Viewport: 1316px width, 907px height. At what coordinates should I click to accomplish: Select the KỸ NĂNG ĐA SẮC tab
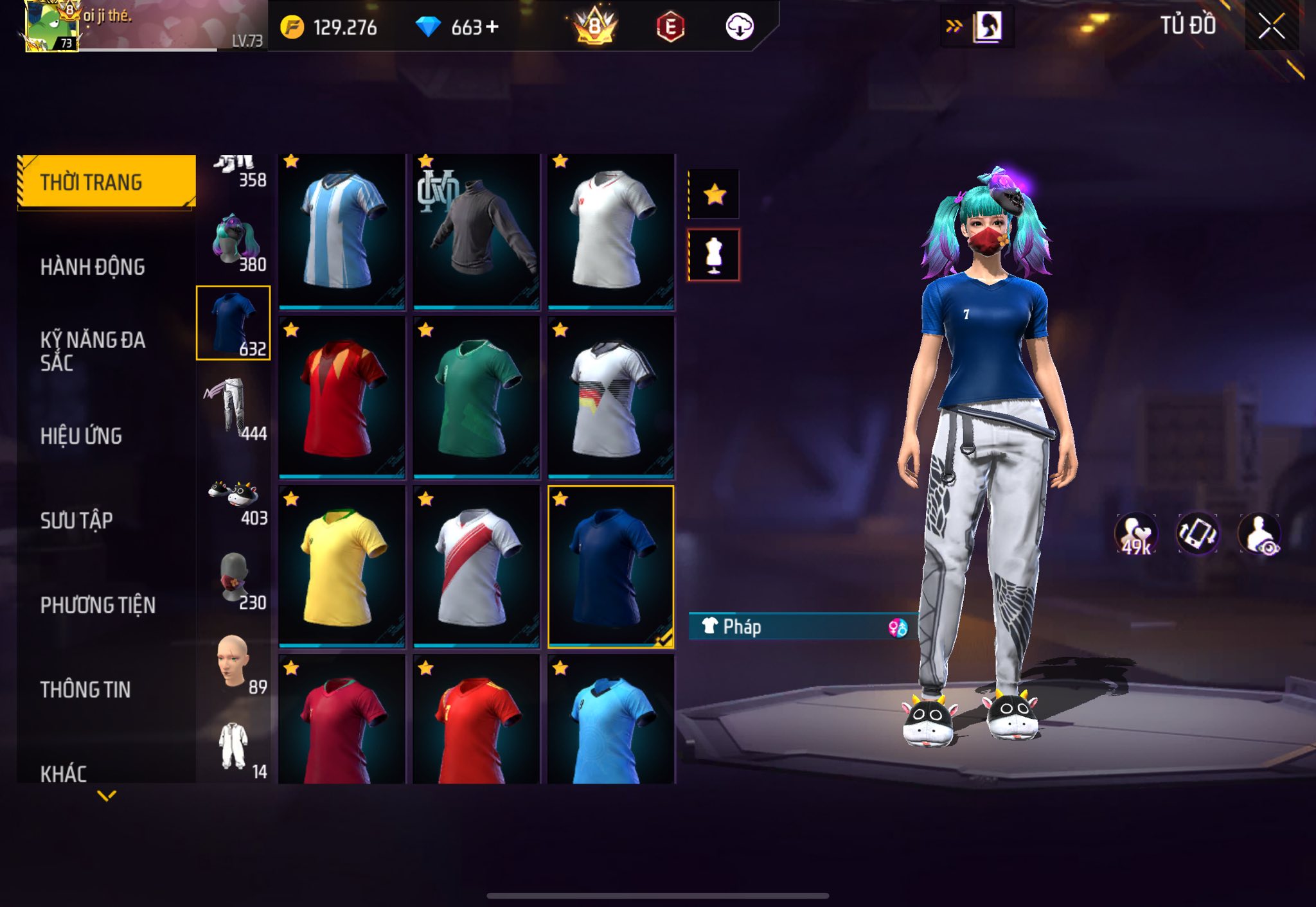[x=93, y=351]
